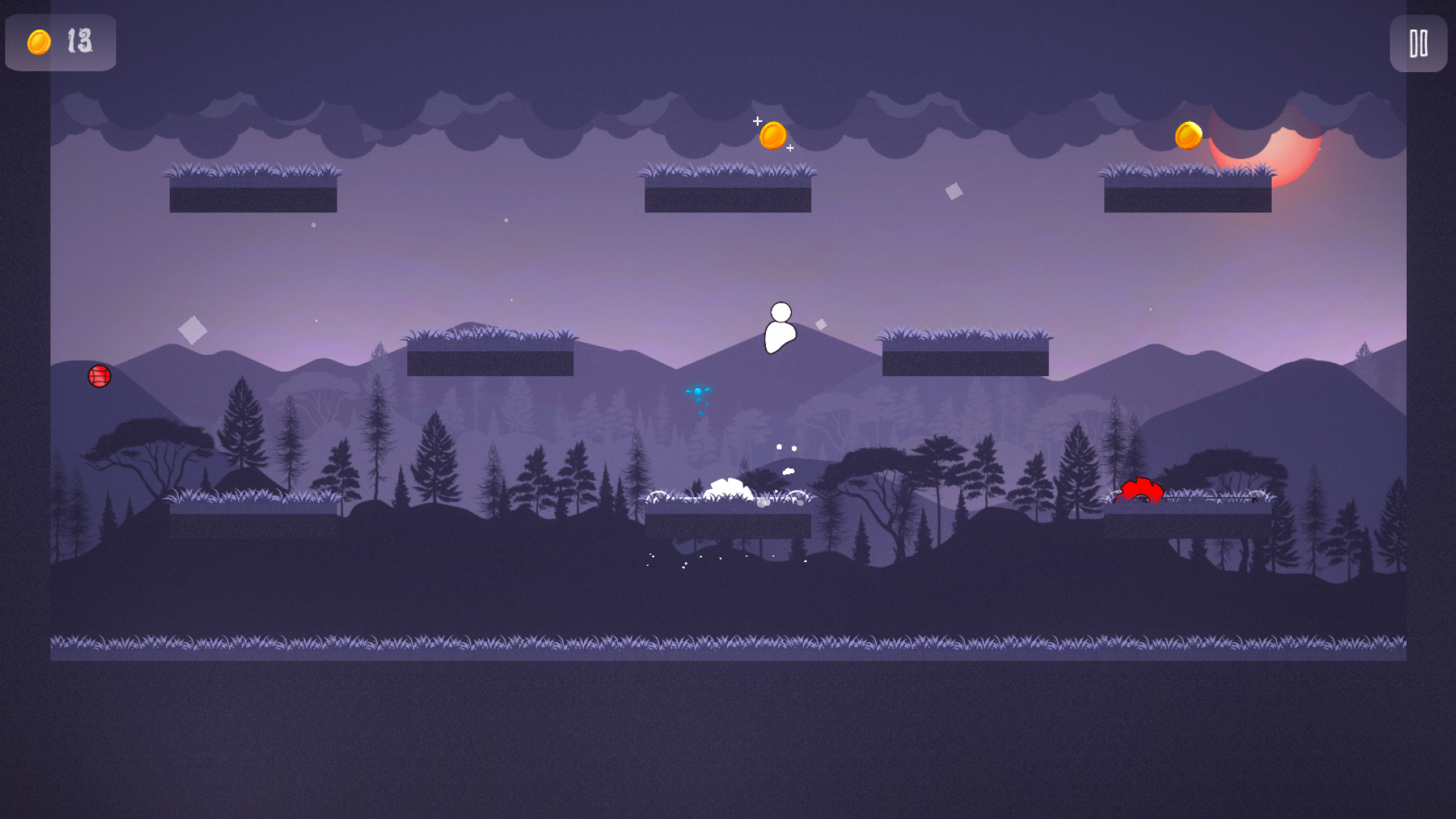Click the red striped ball on the left edge
The width and height of the screenshot is (1456, 819).
point(99,375)
